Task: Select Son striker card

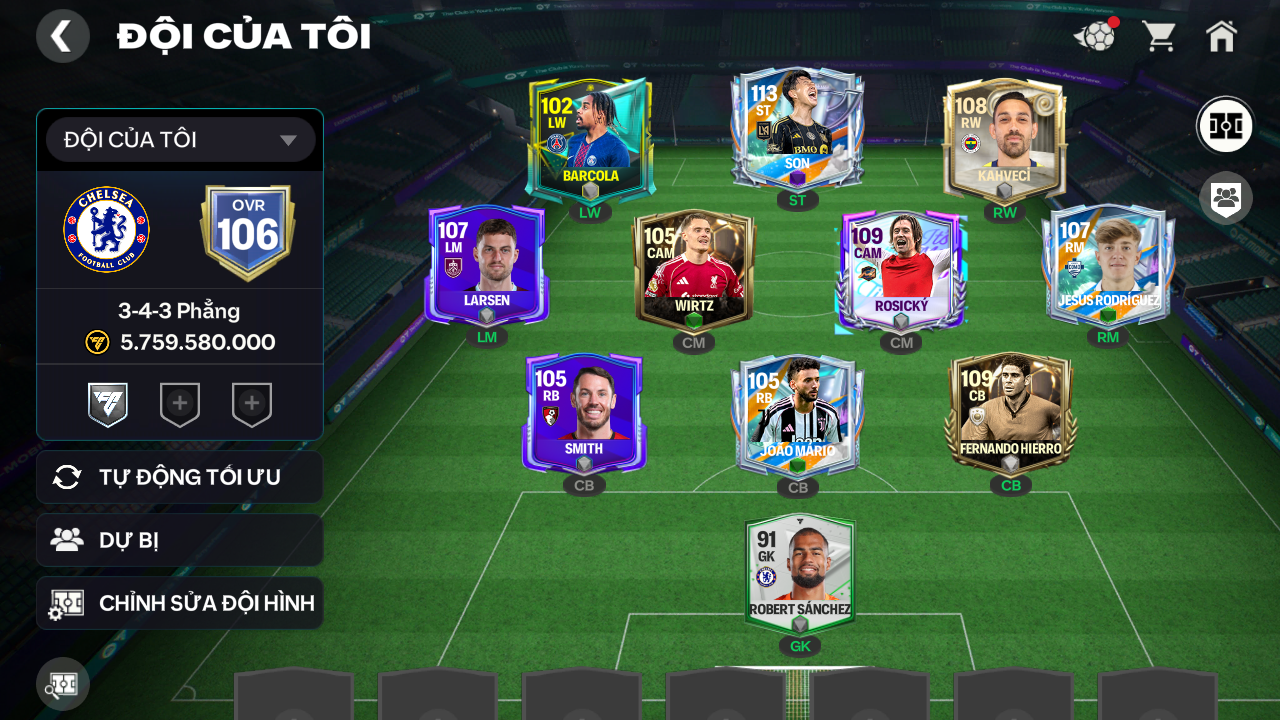Action: 797,130
